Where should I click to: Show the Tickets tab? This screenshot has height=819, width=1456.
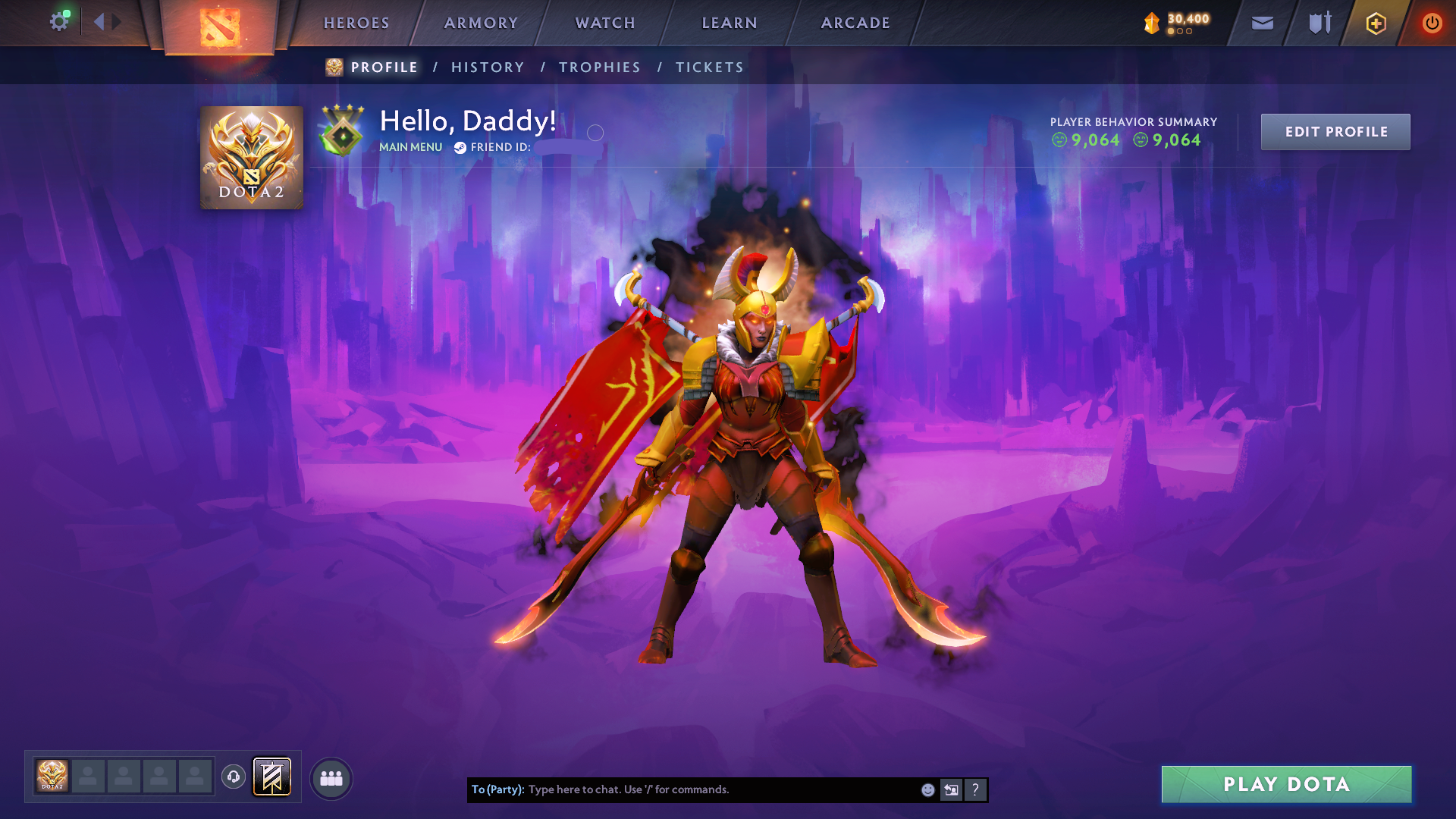[710, 67]
